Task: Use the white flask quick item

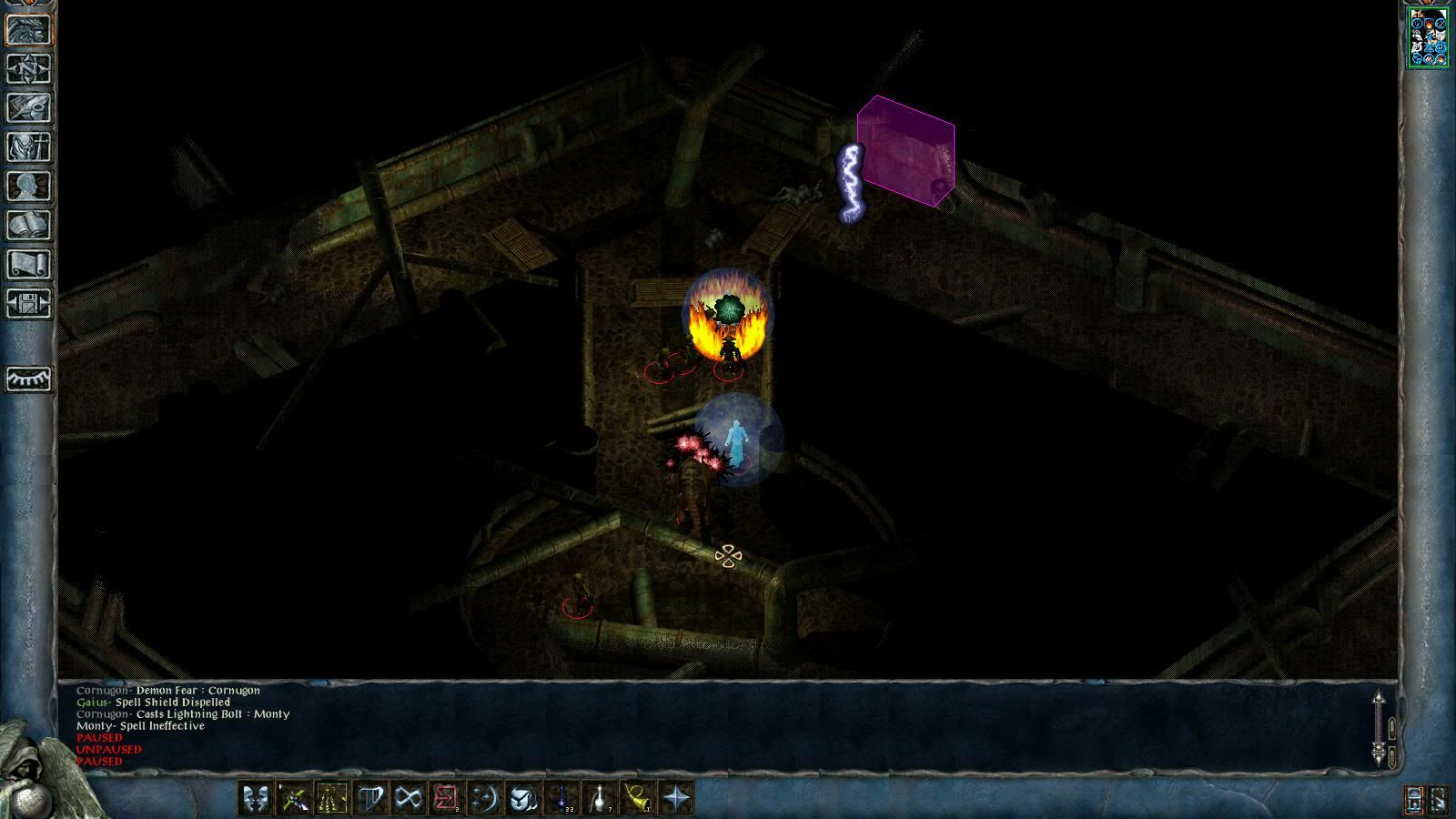Action: 600,799
